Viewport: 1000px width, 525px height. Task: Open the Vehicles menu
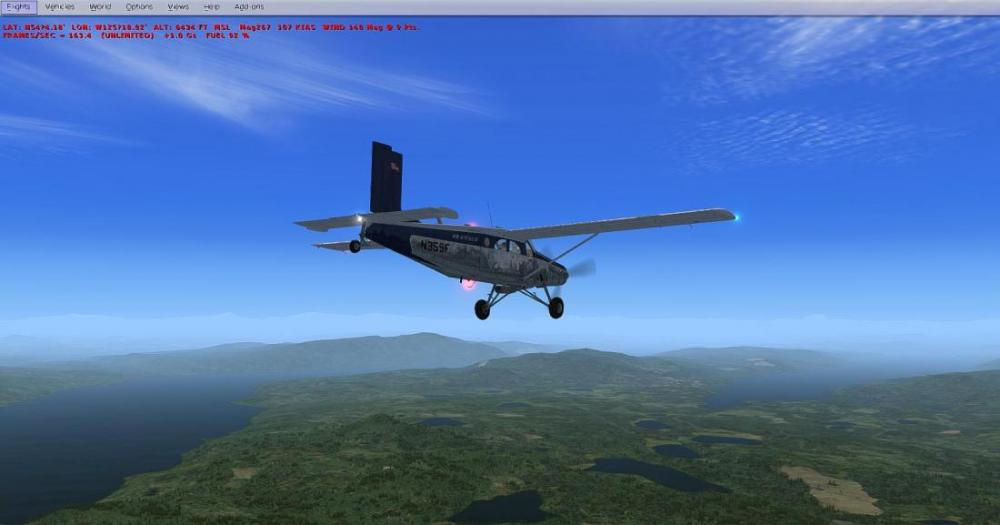[60, 7]
